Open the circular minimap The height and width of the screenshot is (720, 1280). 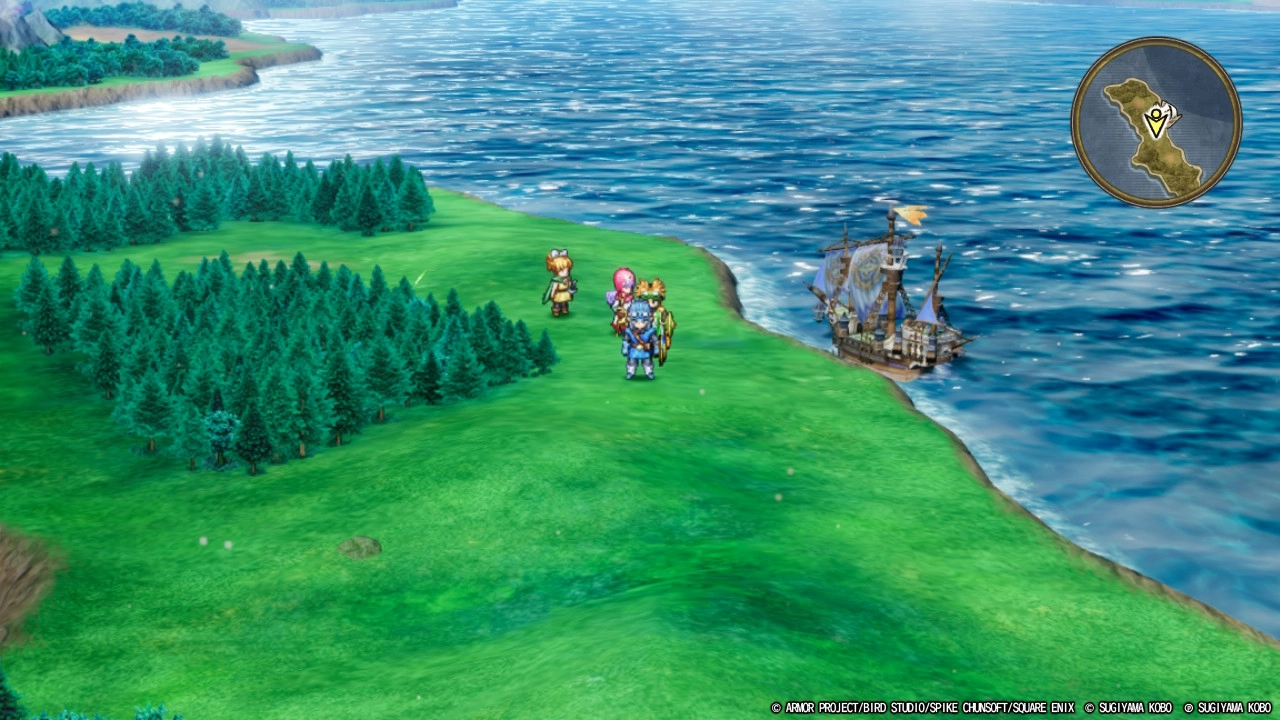point(1156,122)
